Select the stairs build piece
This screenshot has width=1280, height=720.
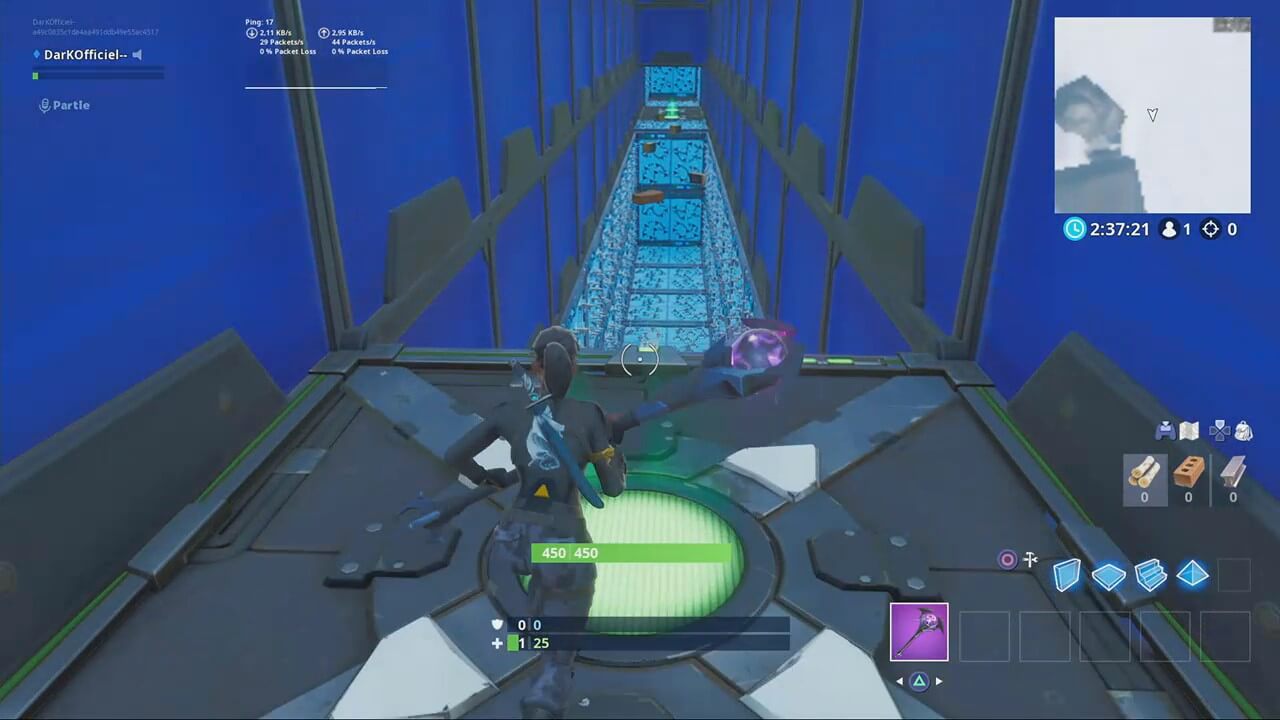tap(1151, 575)
